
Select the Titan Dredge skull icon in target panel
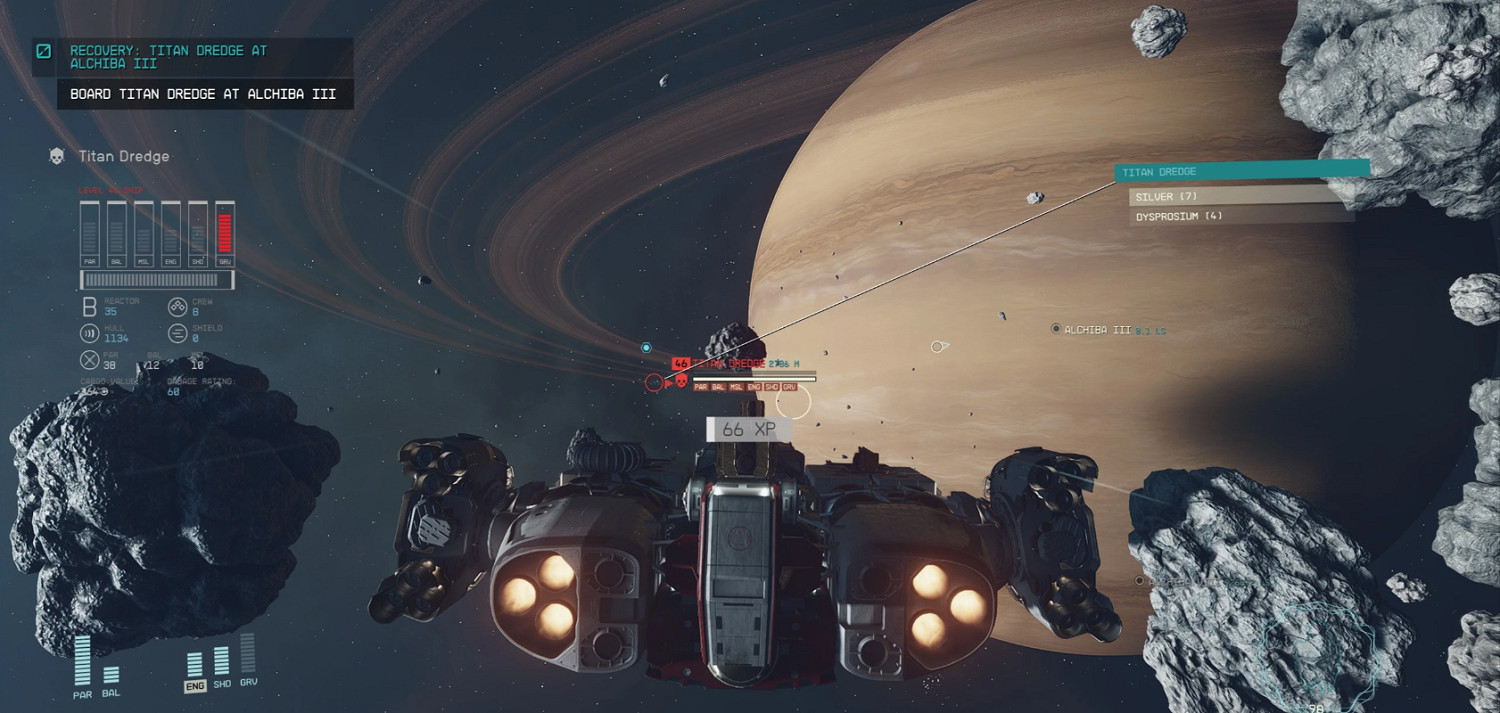click(58, 156)
